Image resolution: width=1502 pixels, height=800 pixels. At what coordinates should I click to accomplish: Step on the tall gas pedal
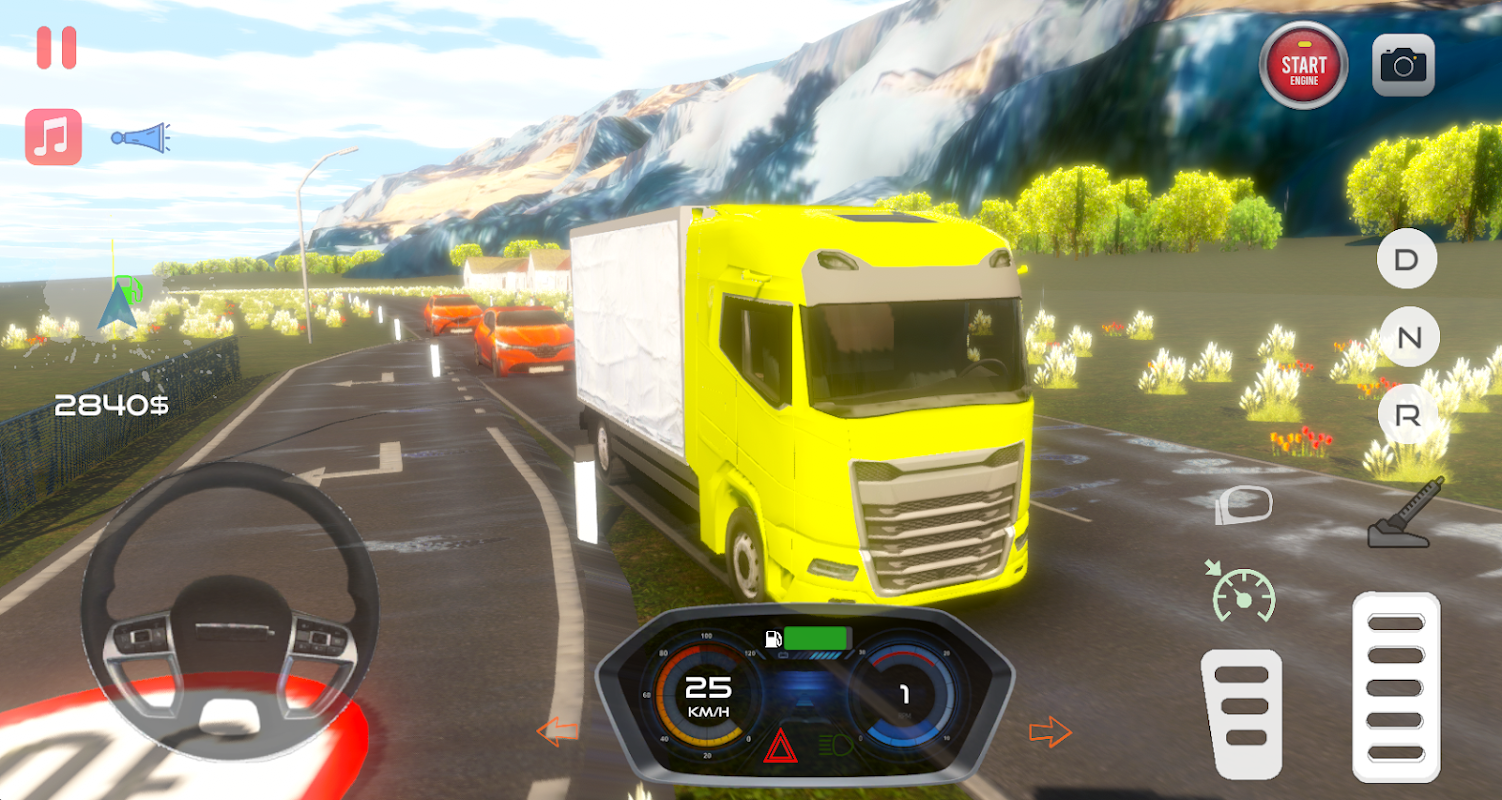pos(1396,686)
